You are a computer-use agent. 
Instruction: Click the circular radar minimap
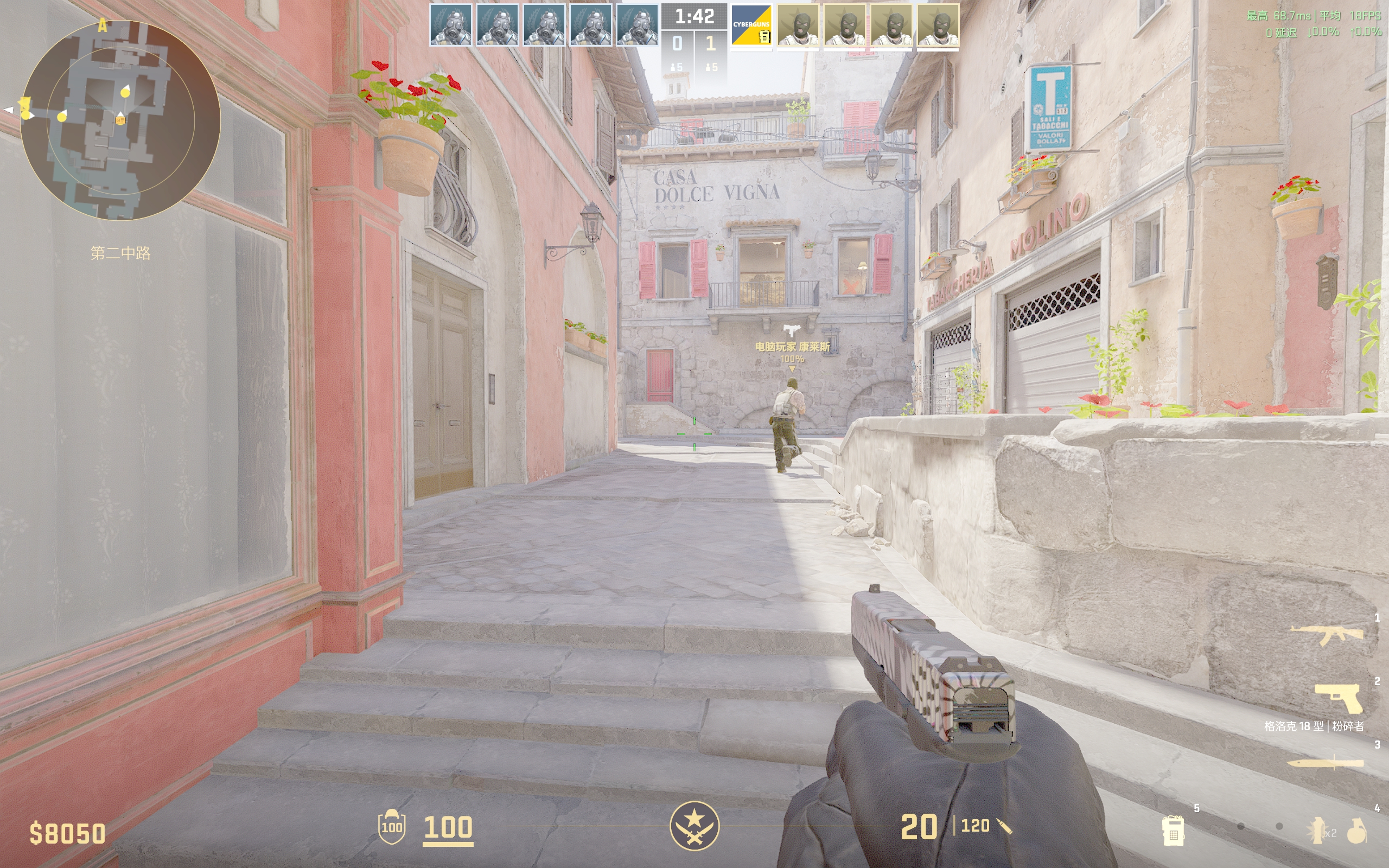(120, 120)
